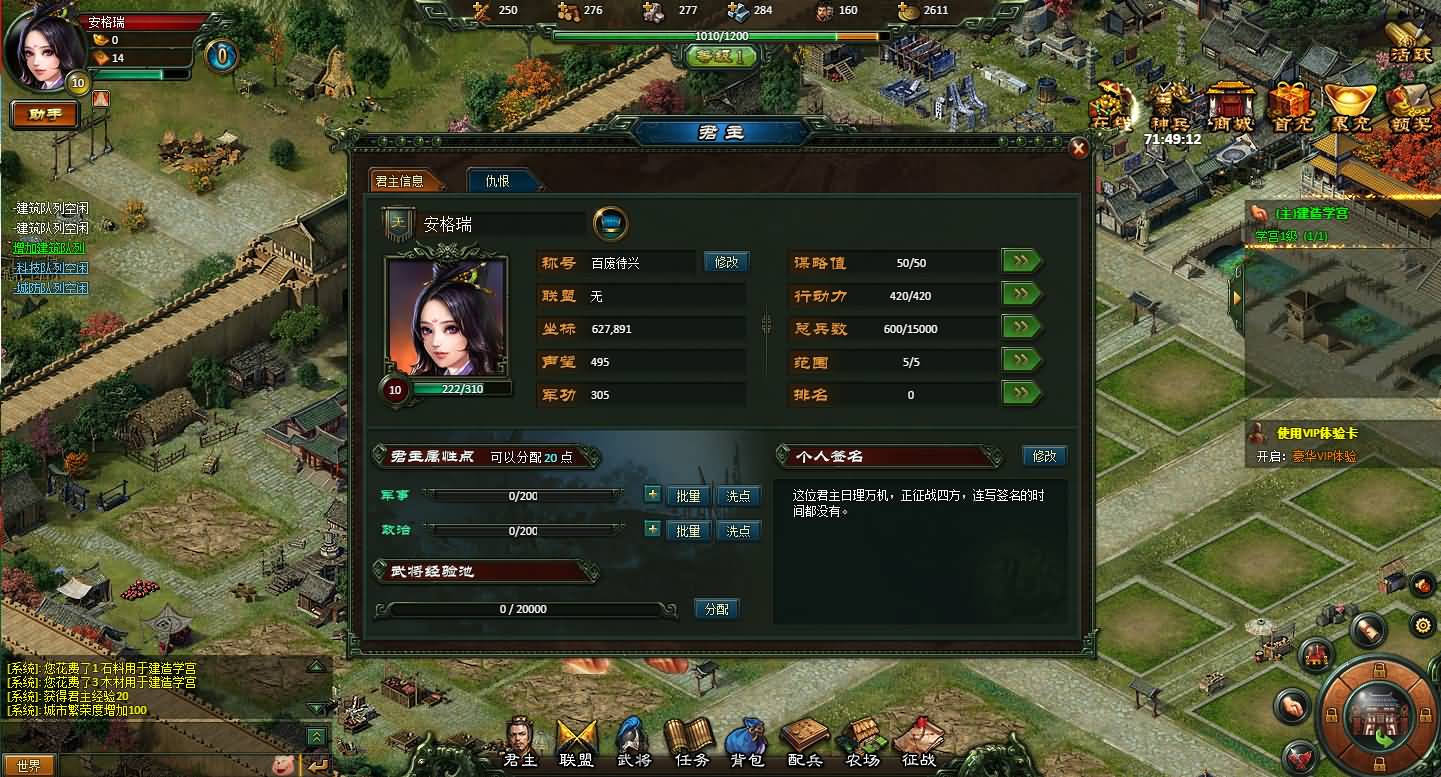This screenshot has height=777, width=1441.
Task: Click the 分配 button for experience pool
Action: pos(717,608)
